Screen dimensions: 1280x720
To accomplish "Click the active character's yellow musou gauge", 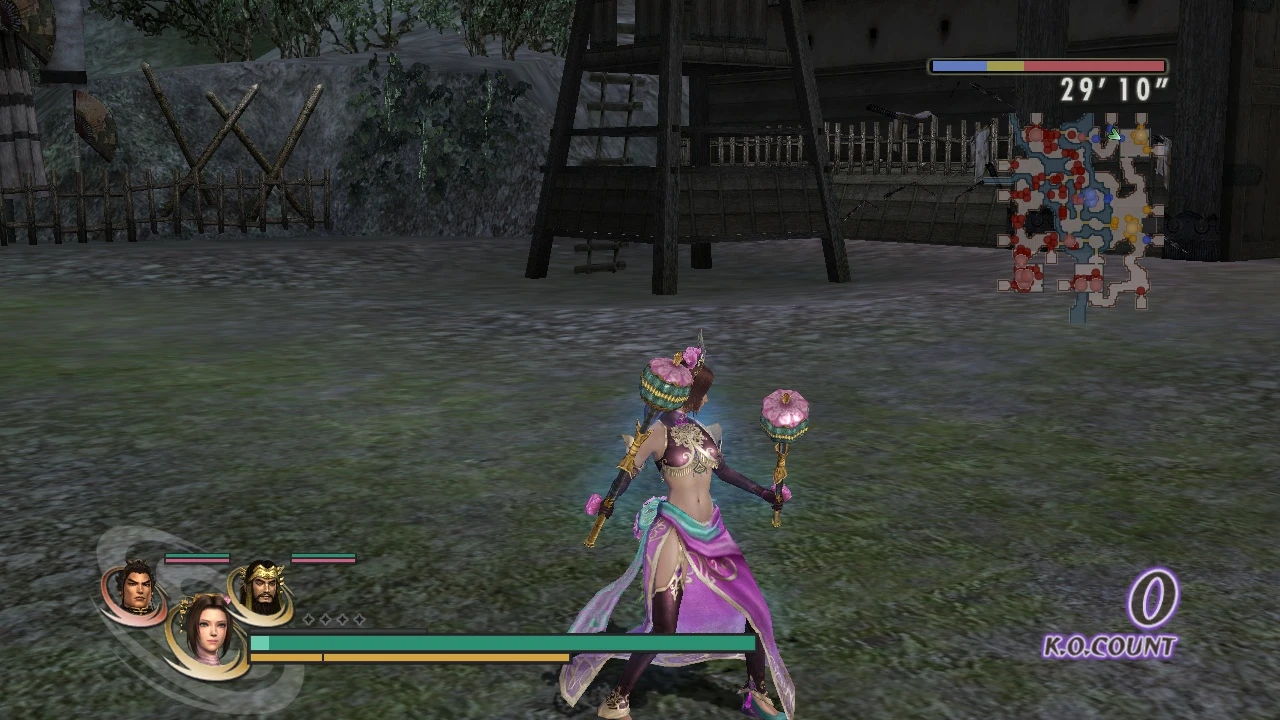I will pos(400,657).
